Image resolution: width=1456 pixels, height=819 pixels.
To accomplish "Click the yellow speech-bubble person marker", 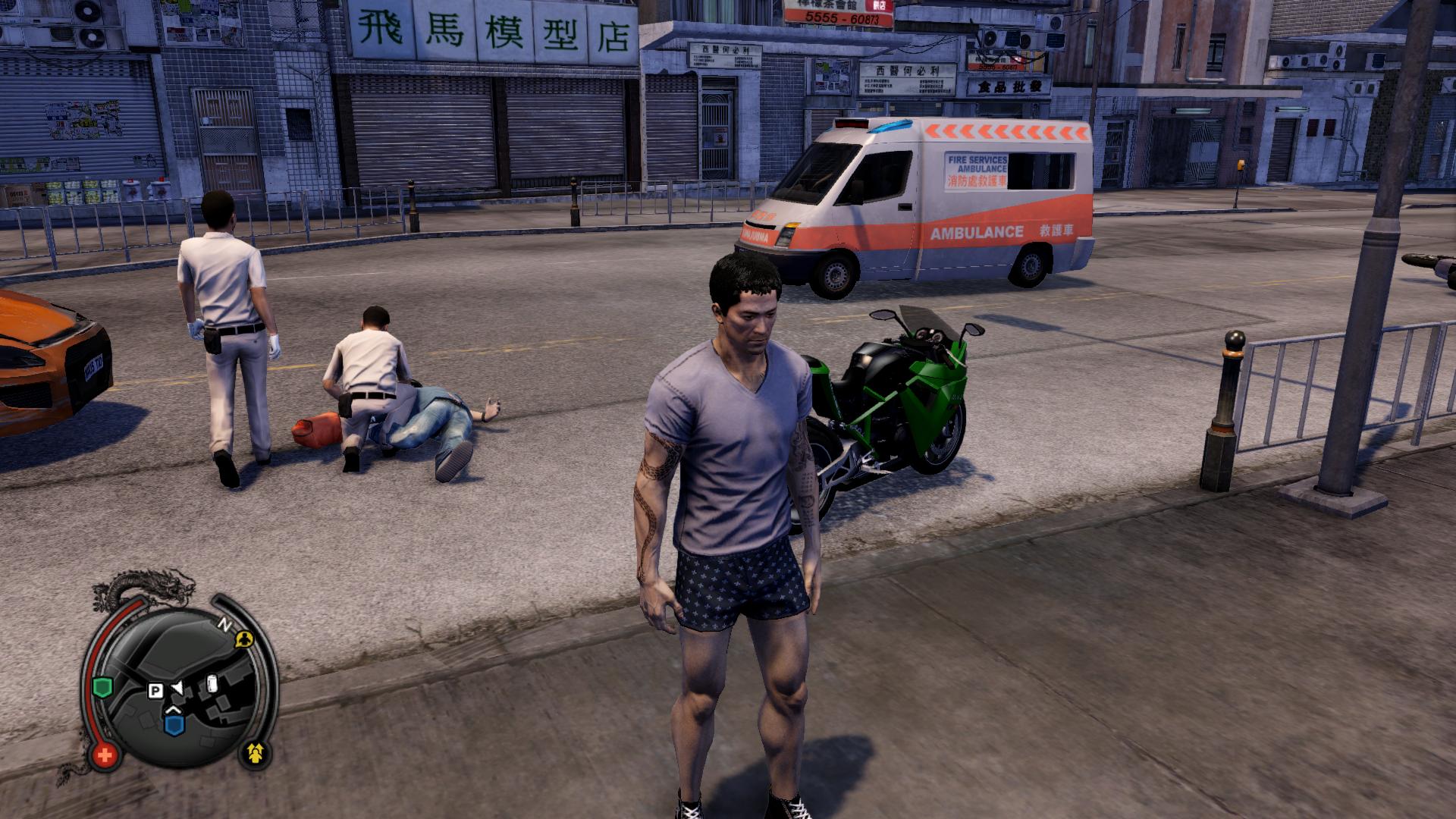I will pos(243,639).
